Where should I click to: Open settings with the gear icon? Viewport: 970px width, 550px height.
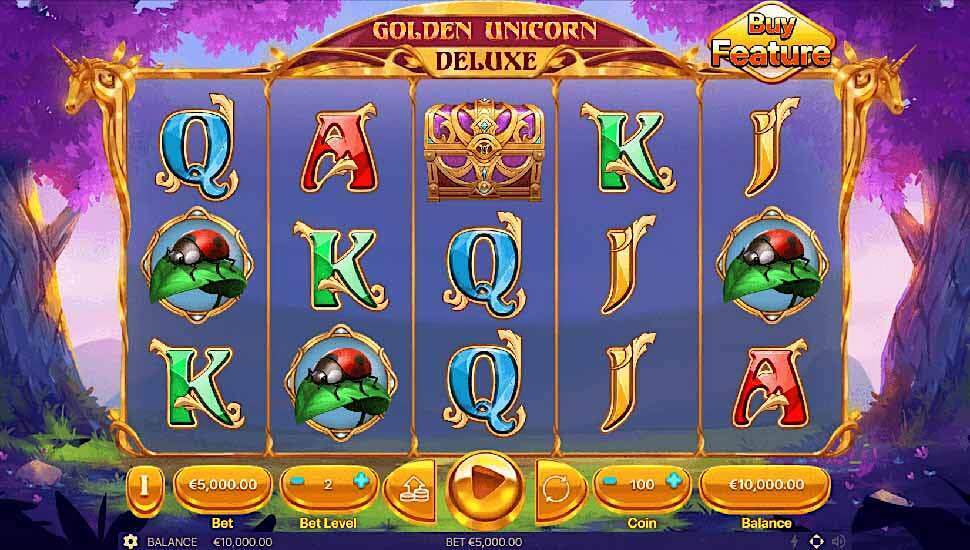(130, 541)
